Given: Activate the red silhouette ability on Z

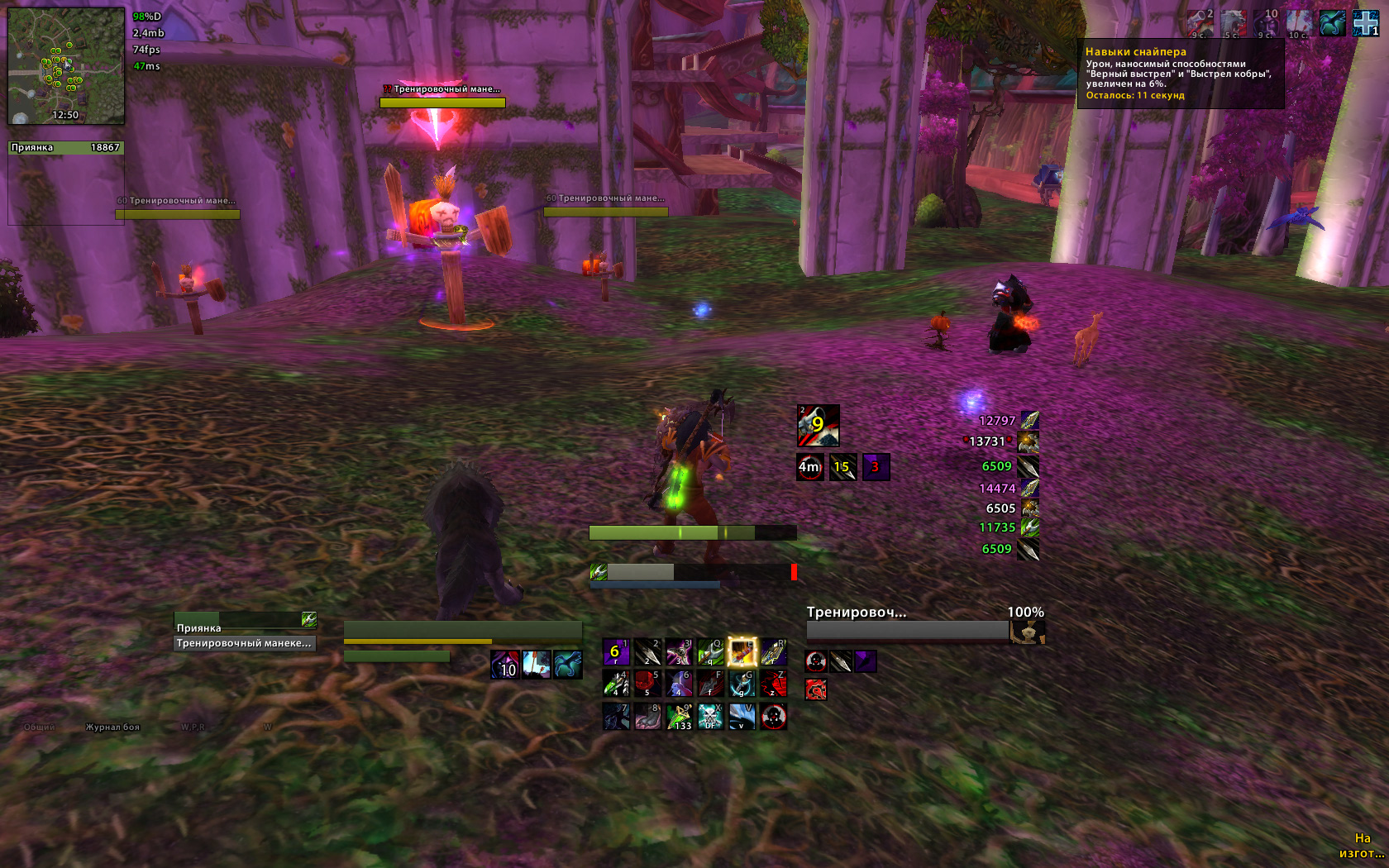Looking at the screenshot, I should point(773,684).
